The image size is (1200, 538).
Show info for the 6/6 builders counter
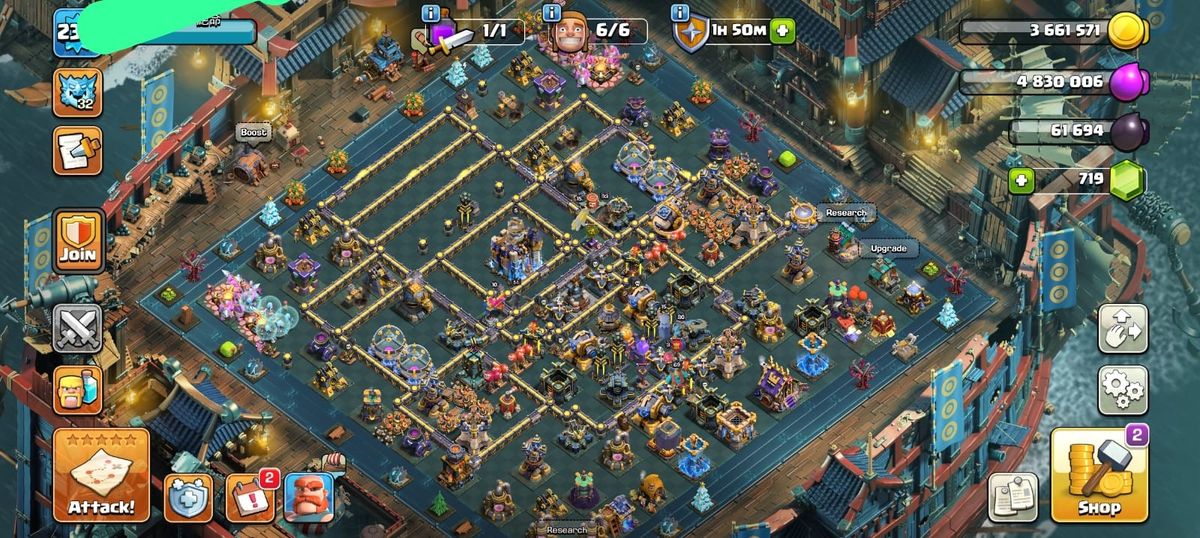tap(550, 14)
